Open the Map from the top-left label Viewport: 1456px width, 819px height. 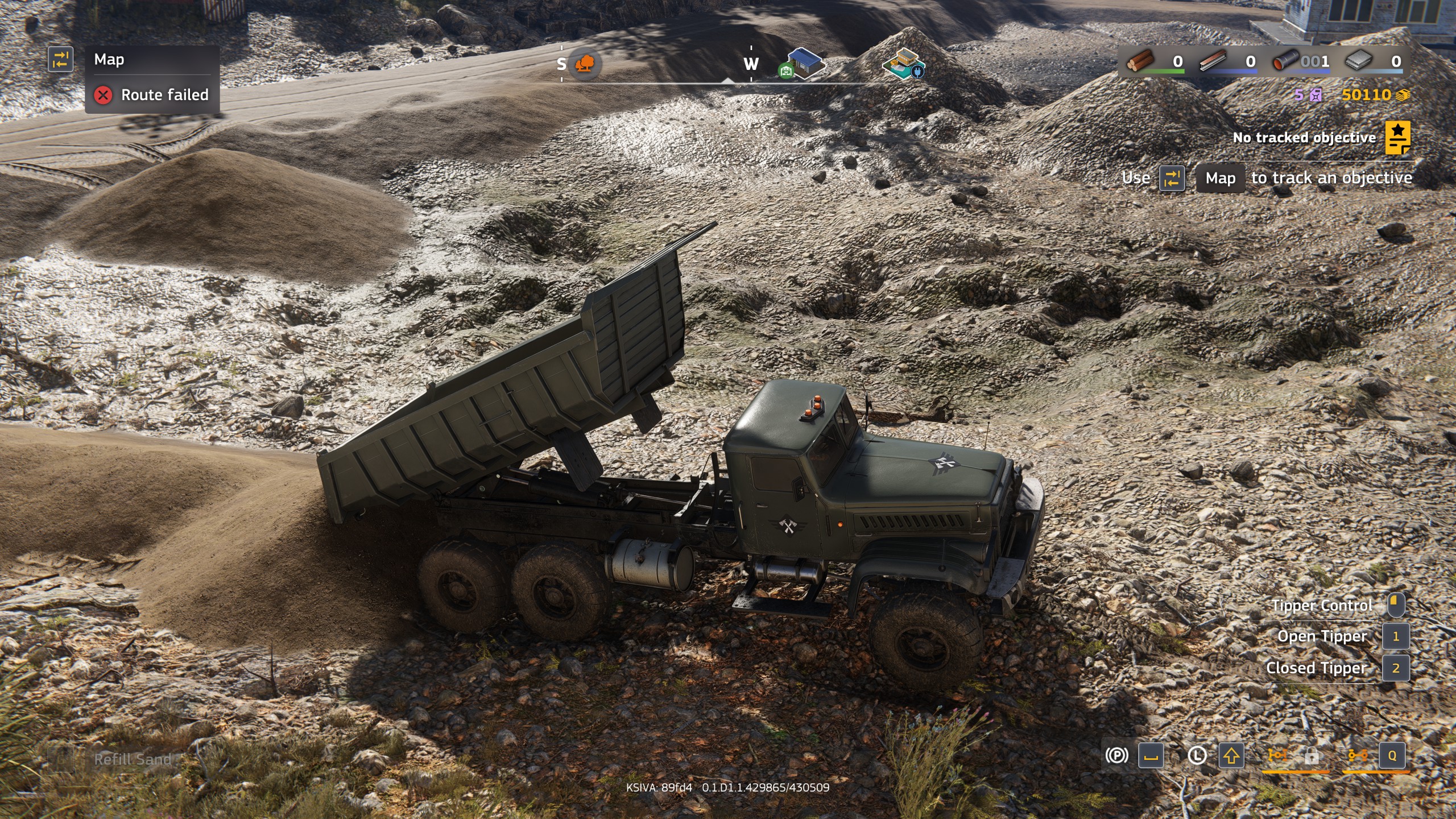[109, 60]
